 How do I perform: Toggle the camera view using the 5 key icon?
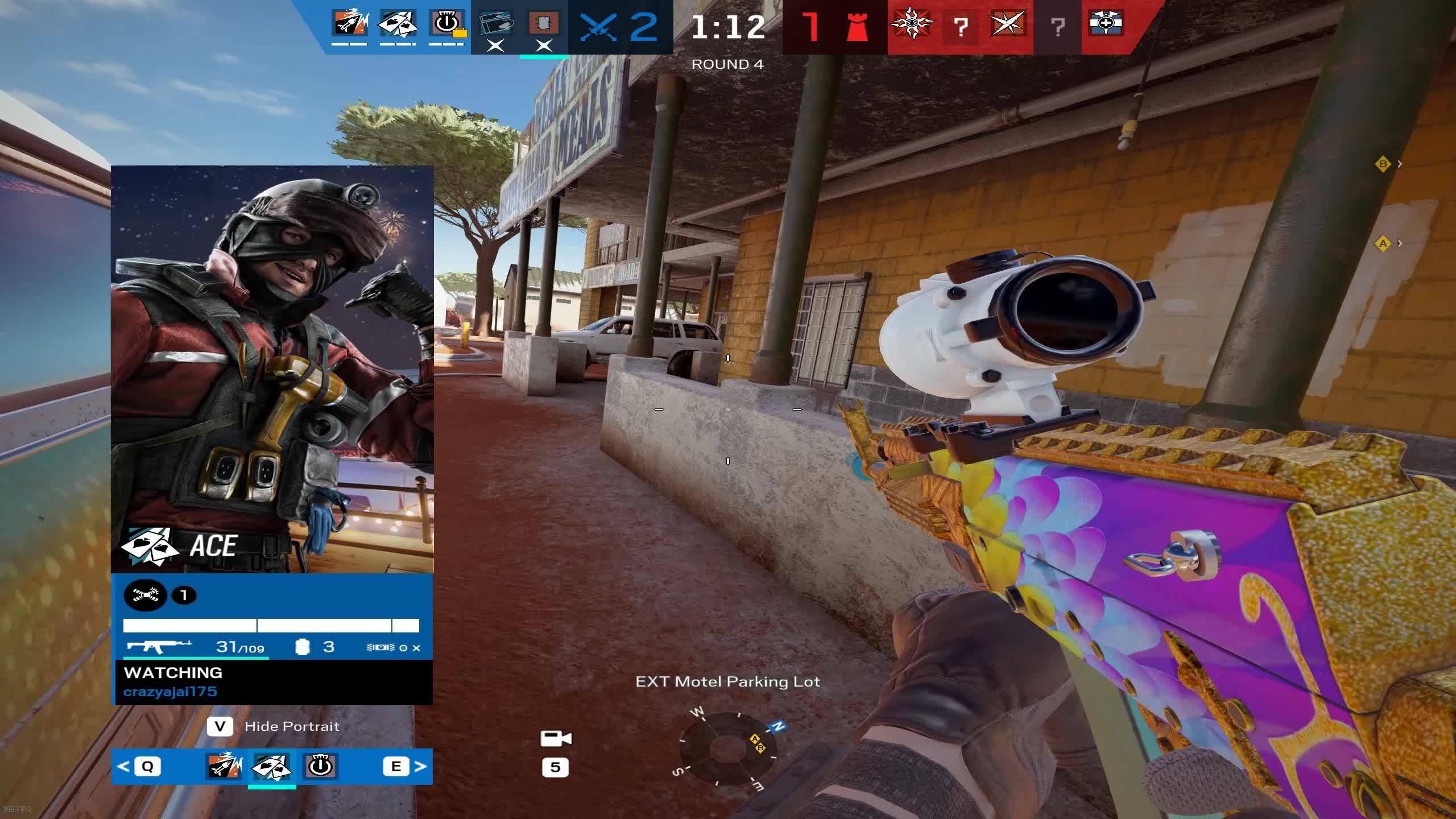(x=556, y=768)
